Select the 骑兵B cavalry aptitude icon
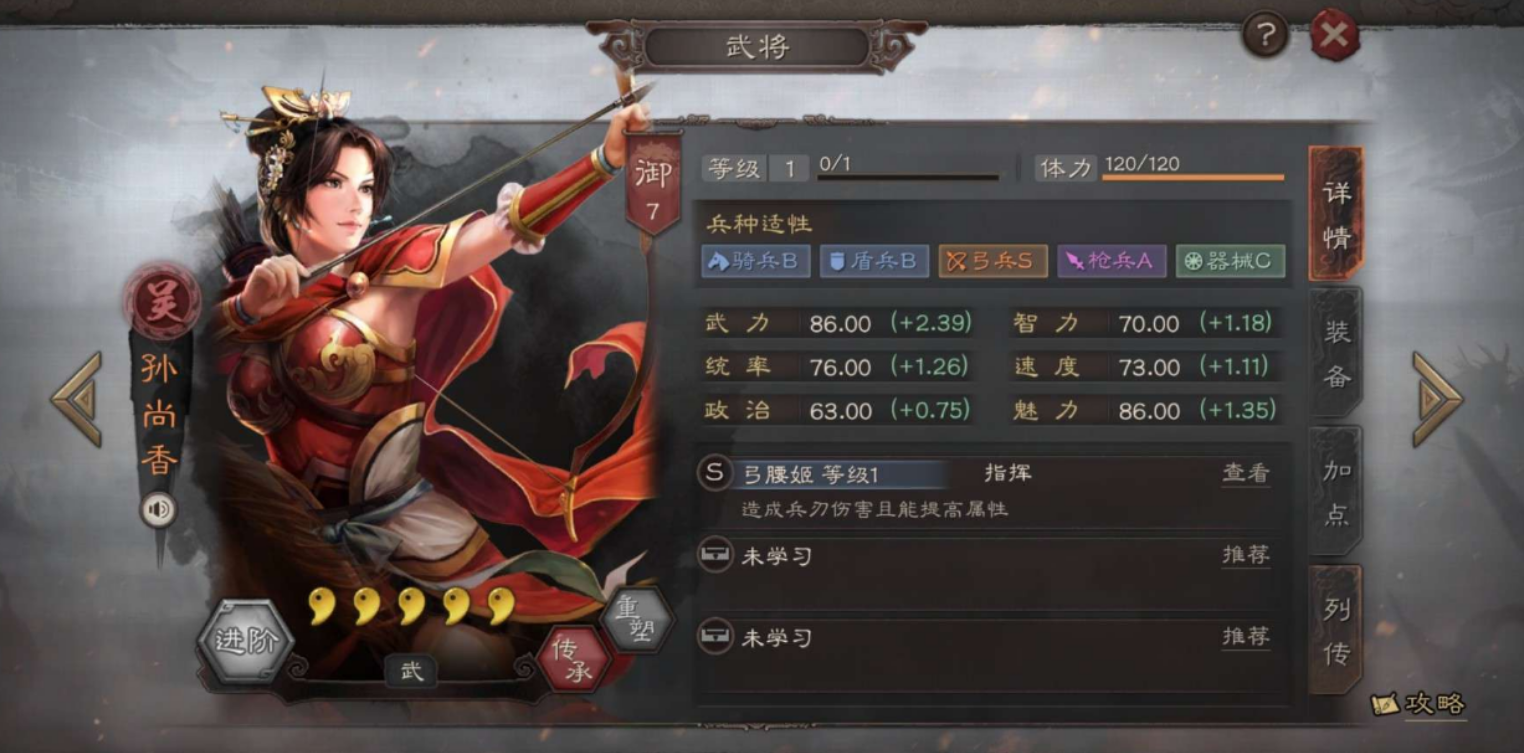 coord(755,261)
